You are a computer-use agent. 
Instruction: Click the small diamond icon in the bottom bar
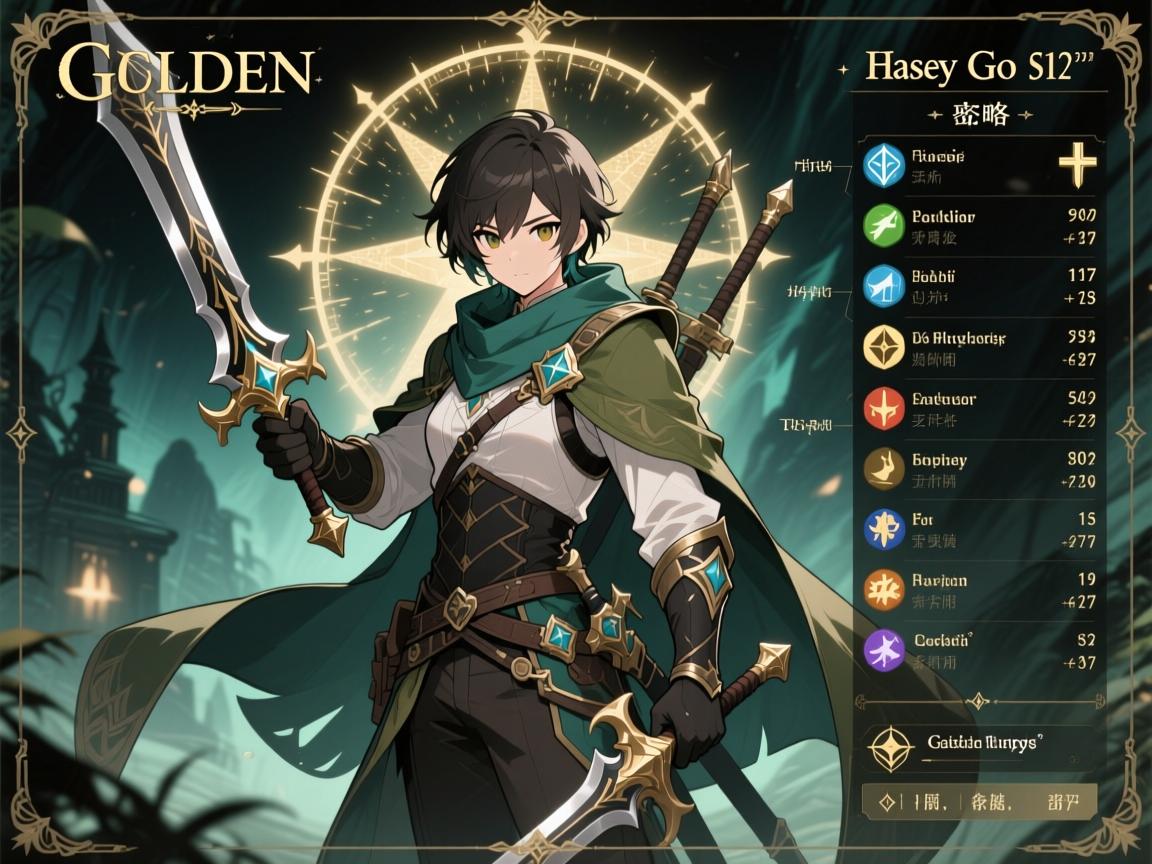[885, 801]
